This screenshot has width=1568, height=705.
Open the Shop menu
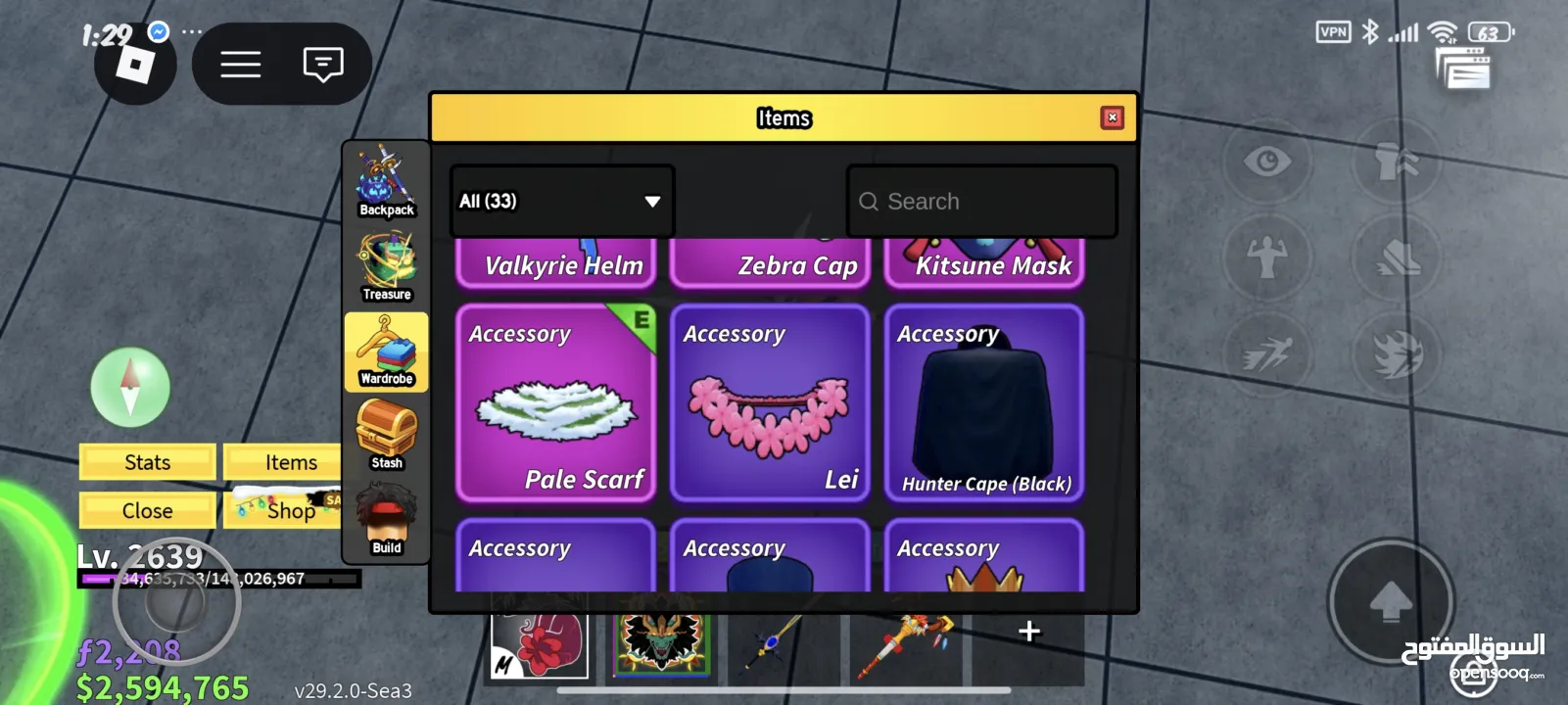pyautogui.click(x=284, y=510)
